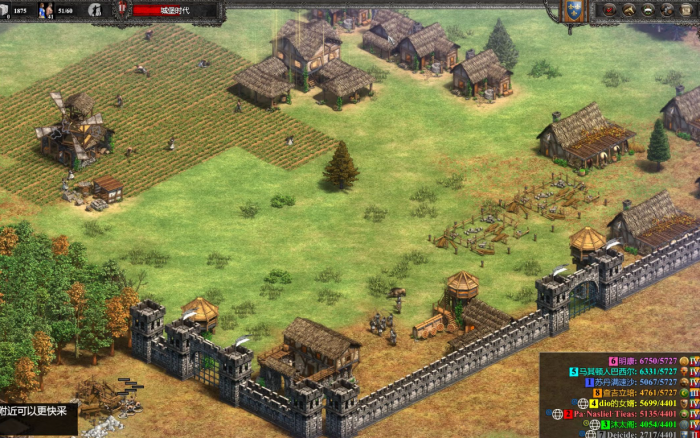Click the blue fleur-de-lis civilization shield
The image size is (700, 438).
pyautogui.click(x=573, y=11)
